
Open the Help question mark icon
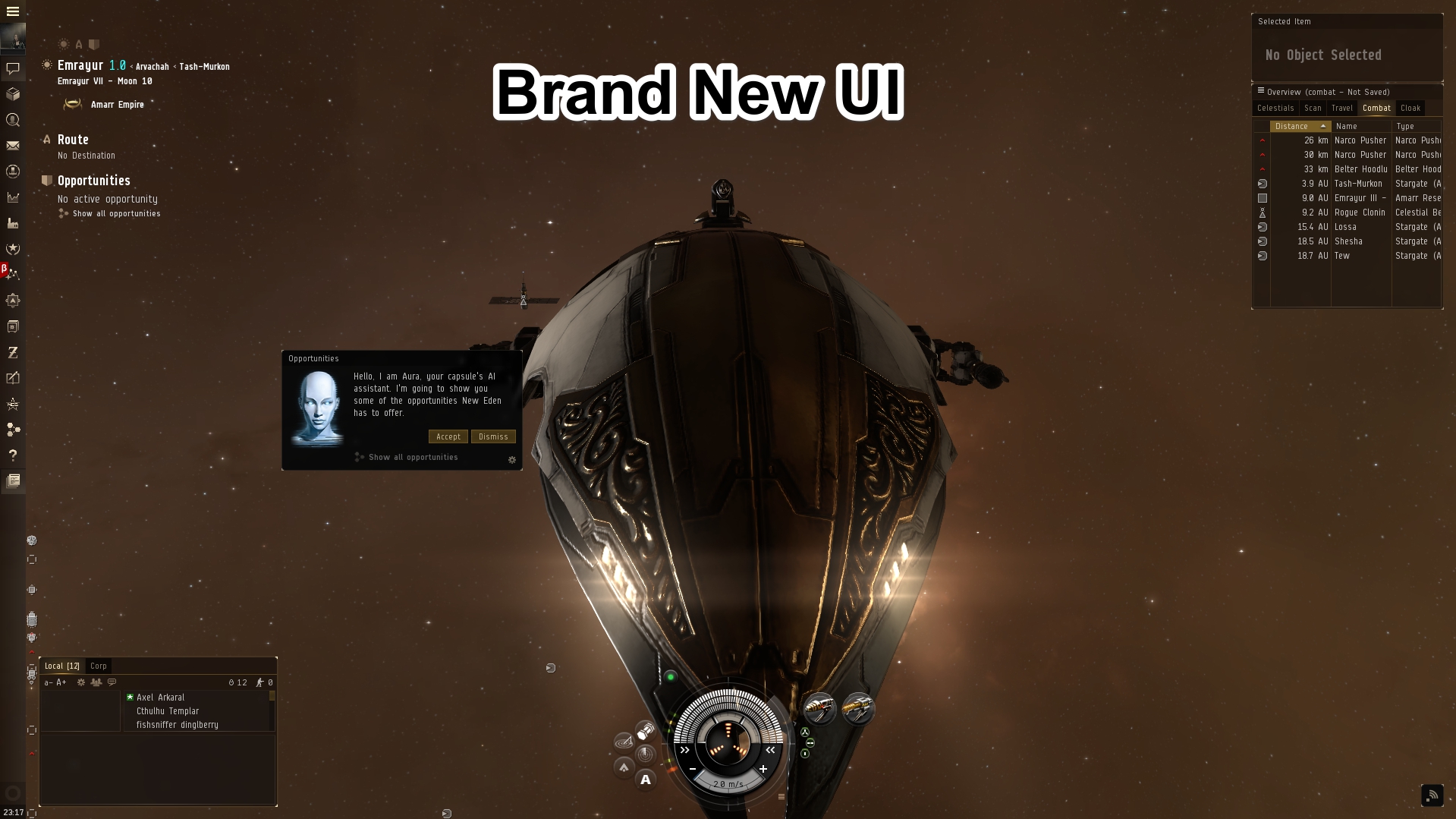tap(12, 455)
